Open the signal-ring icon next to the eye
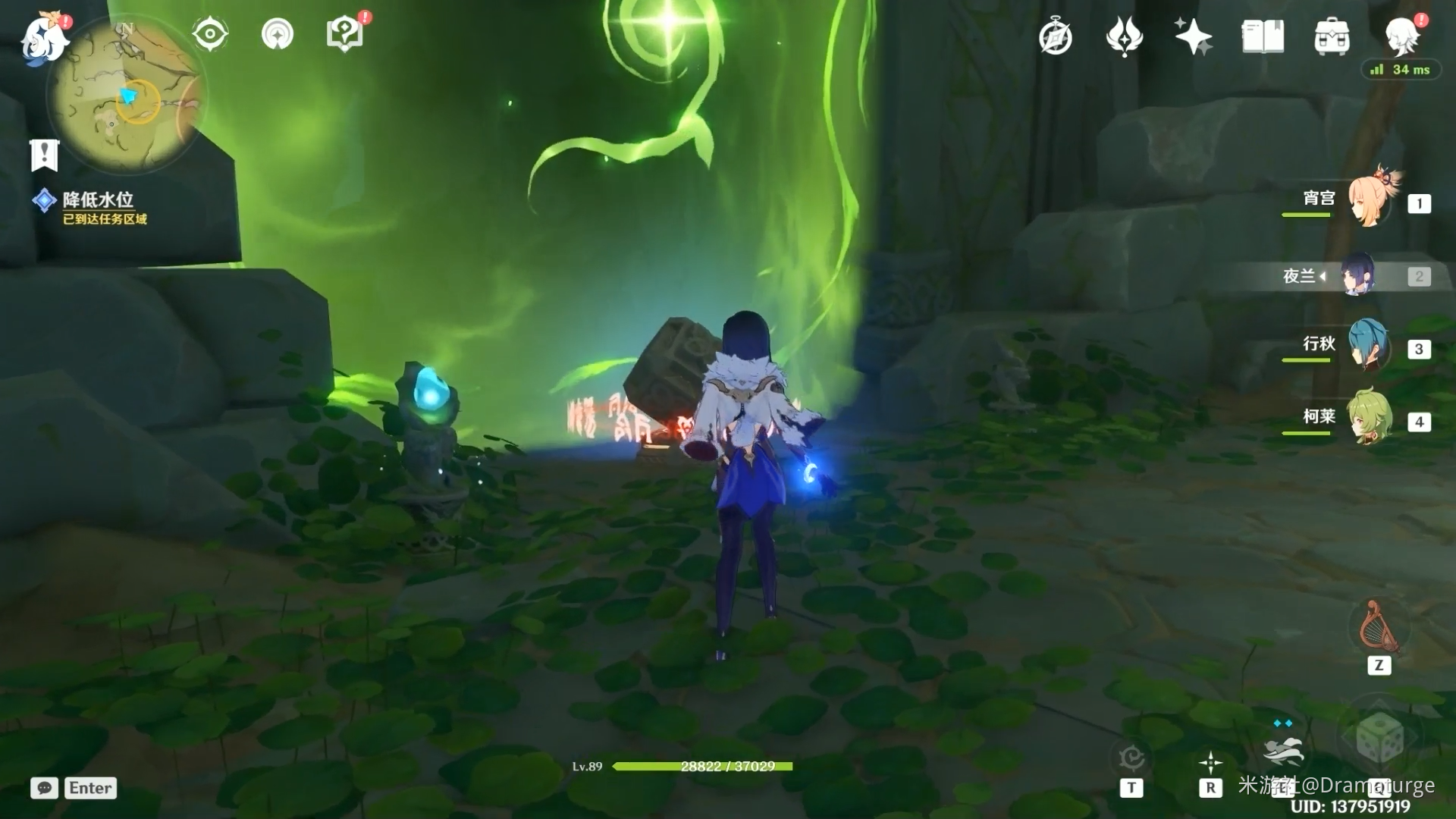The height and width of the screenshot is (819, 1456). pos(277,34)
